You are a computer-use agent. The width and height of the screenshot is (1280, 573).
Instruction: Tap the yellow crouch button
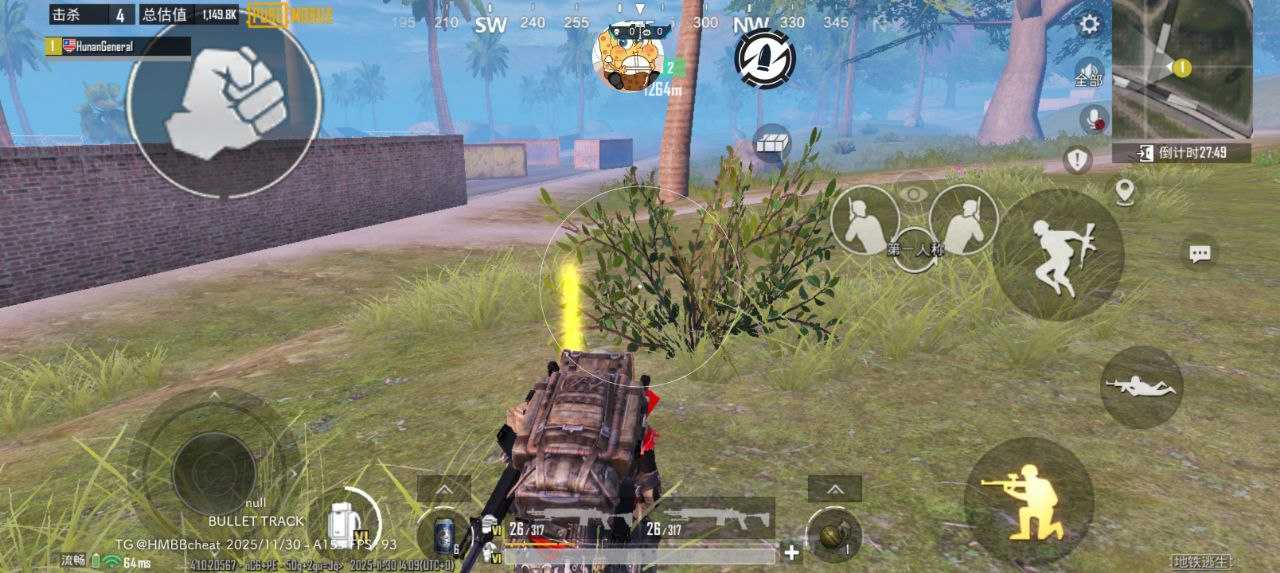click(x=1028, y=502)
